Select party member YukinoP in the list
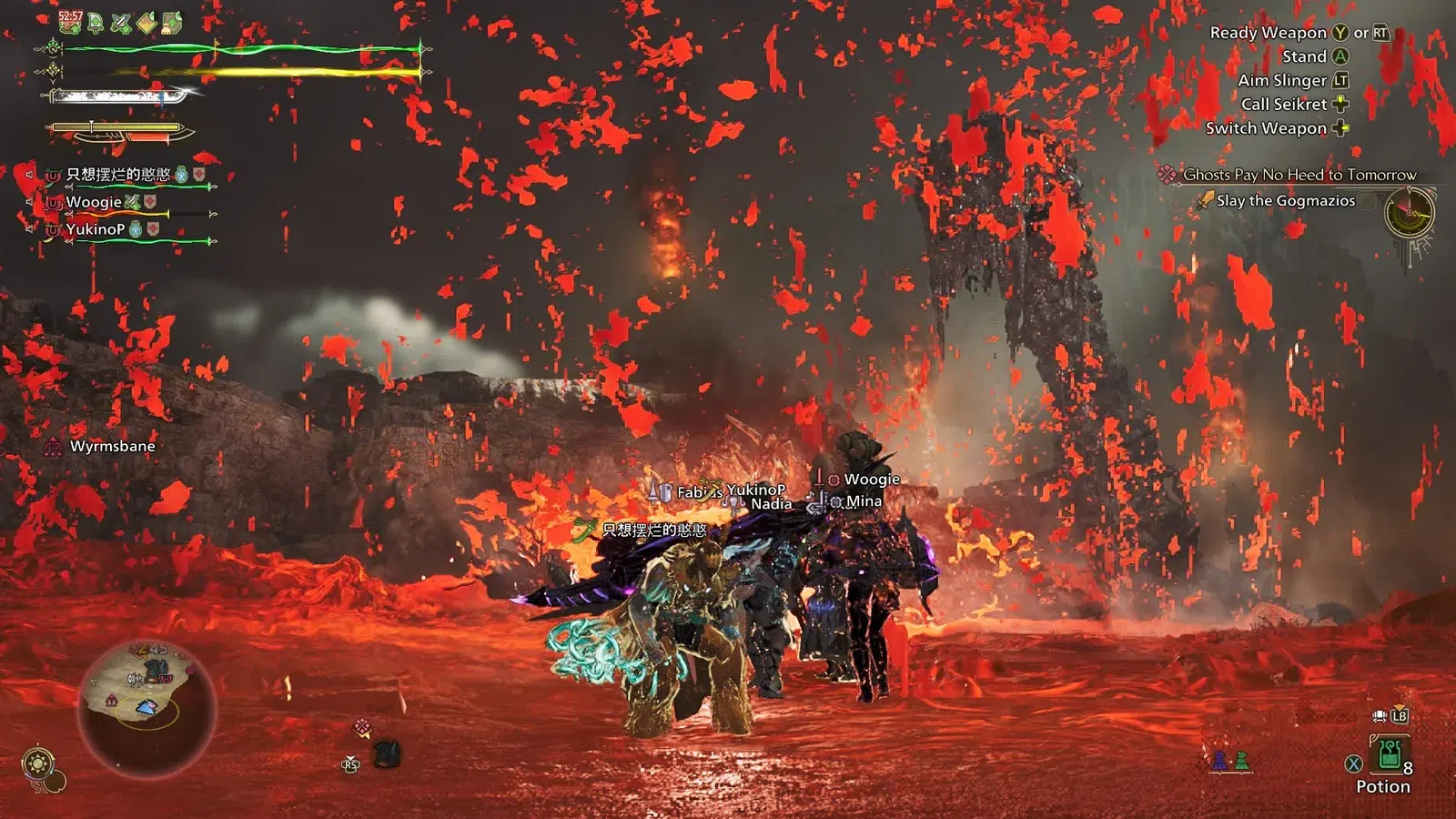The width and height of the screenshot is (1456, 819). tap(95, 229)
